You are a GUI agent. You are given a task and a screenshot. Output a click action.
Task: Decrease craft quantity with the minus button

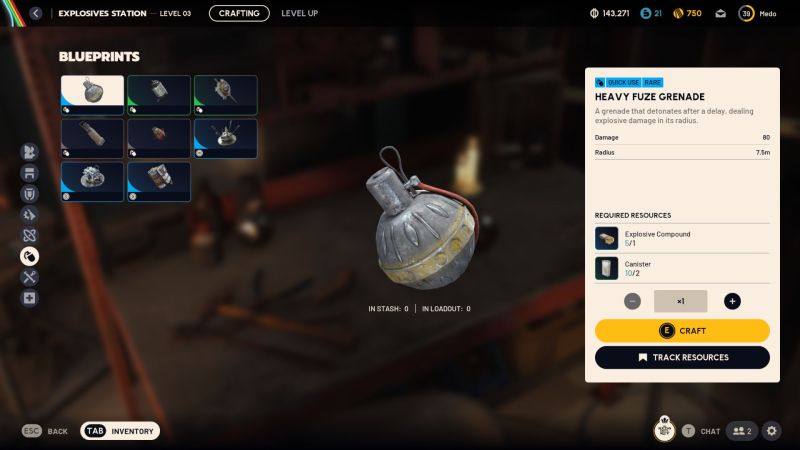(x=633, y=301)
